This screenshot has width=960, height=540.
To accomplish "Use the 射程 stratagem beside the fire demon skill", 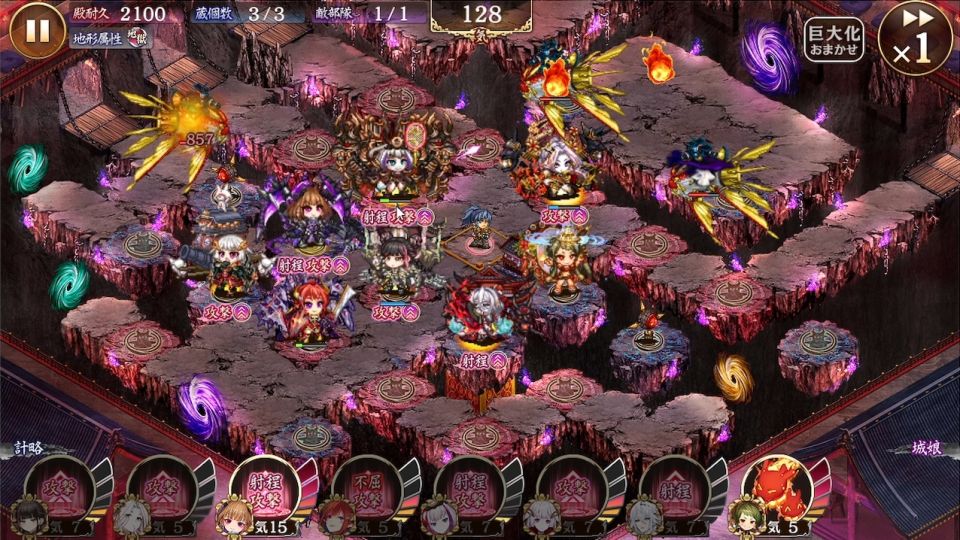I will [x=673, y=492].
